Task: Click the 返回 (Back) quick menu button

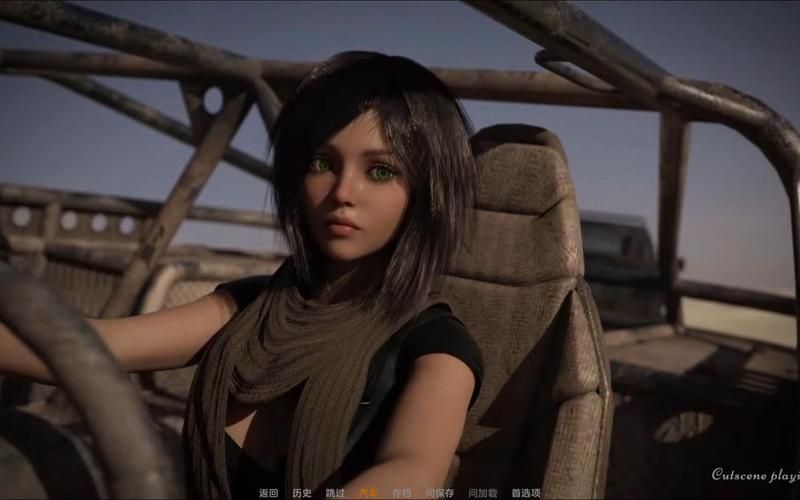Action: (268, 493)
